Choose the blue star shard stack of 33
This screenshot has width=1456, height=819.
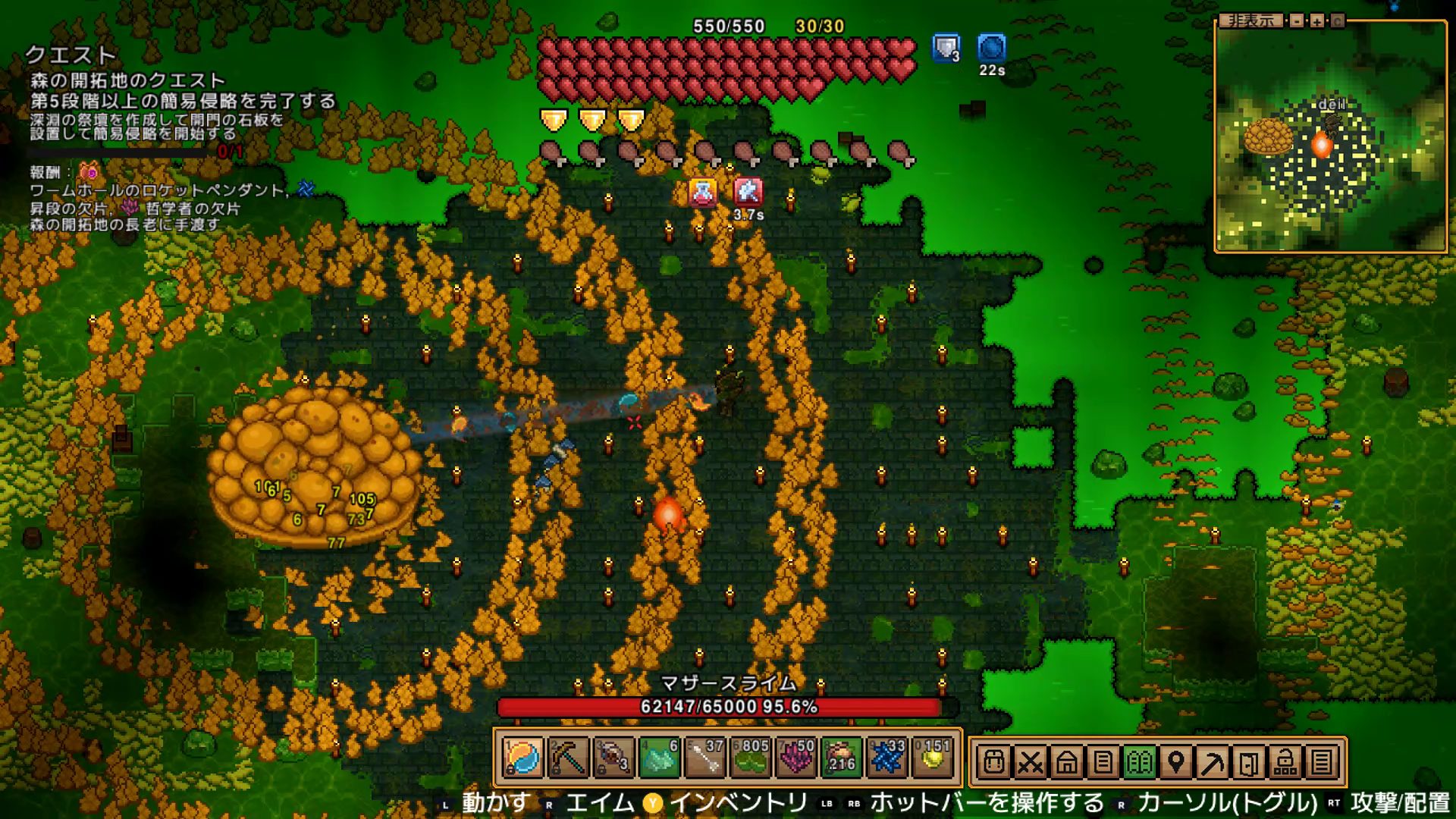point(886,758)
